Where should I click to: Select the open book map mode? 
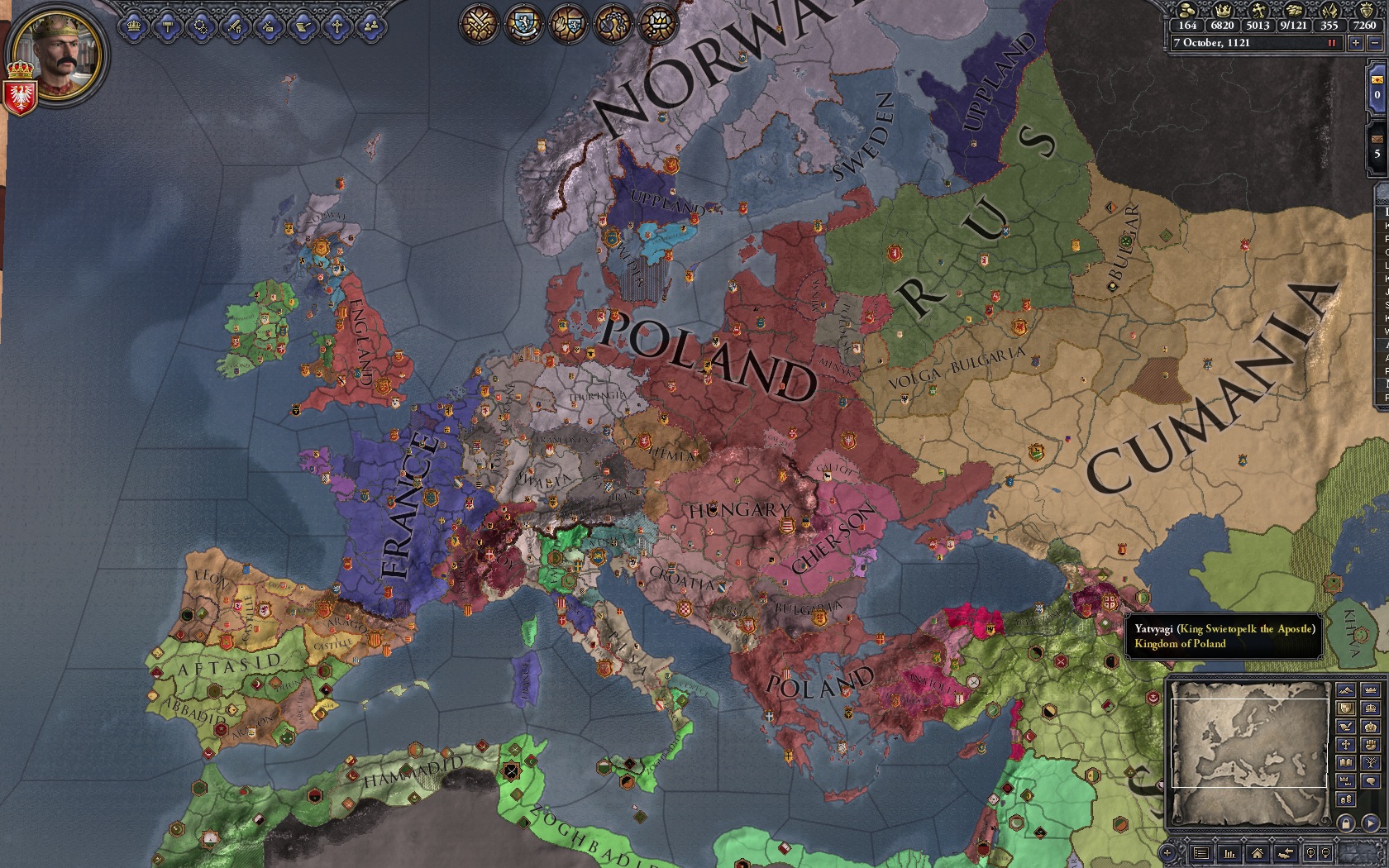click(x=1346, y=762)
